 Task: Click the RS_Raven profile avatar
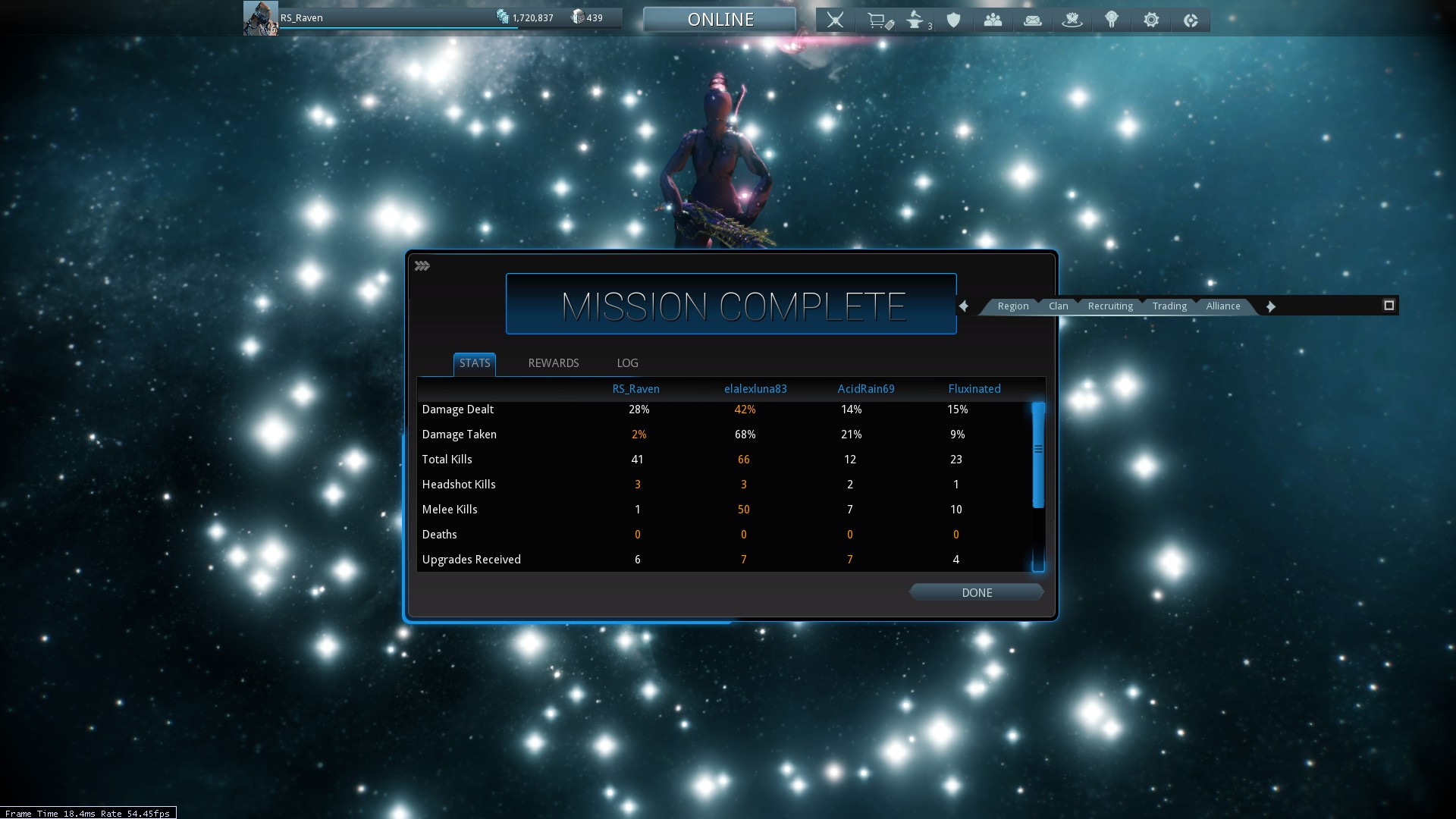click(x=260, y=18)
